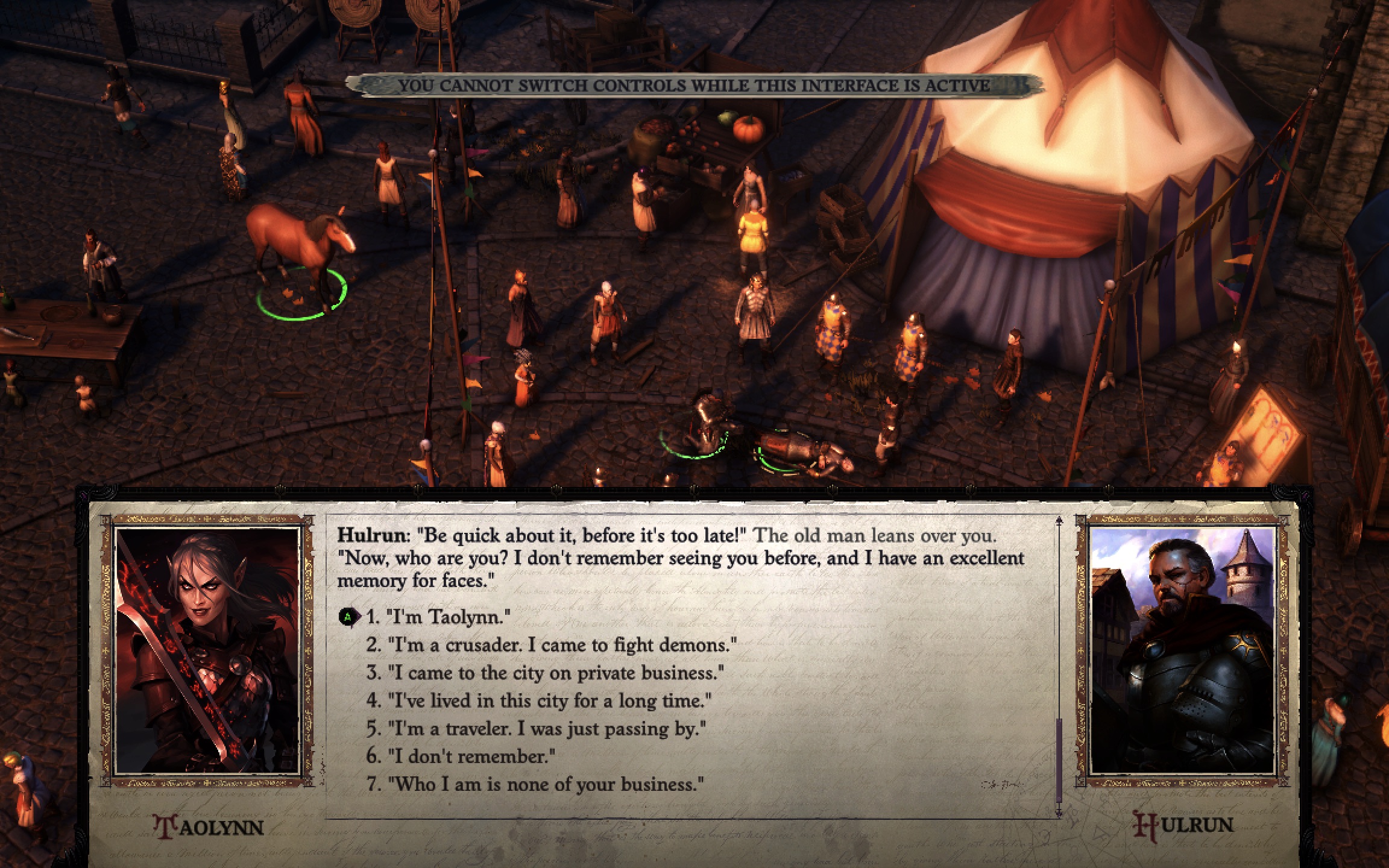This screenshot has height=868, width=1389.
Task: Dismiss the cannot-switch-controls notification banner
Action: (693, 86)
